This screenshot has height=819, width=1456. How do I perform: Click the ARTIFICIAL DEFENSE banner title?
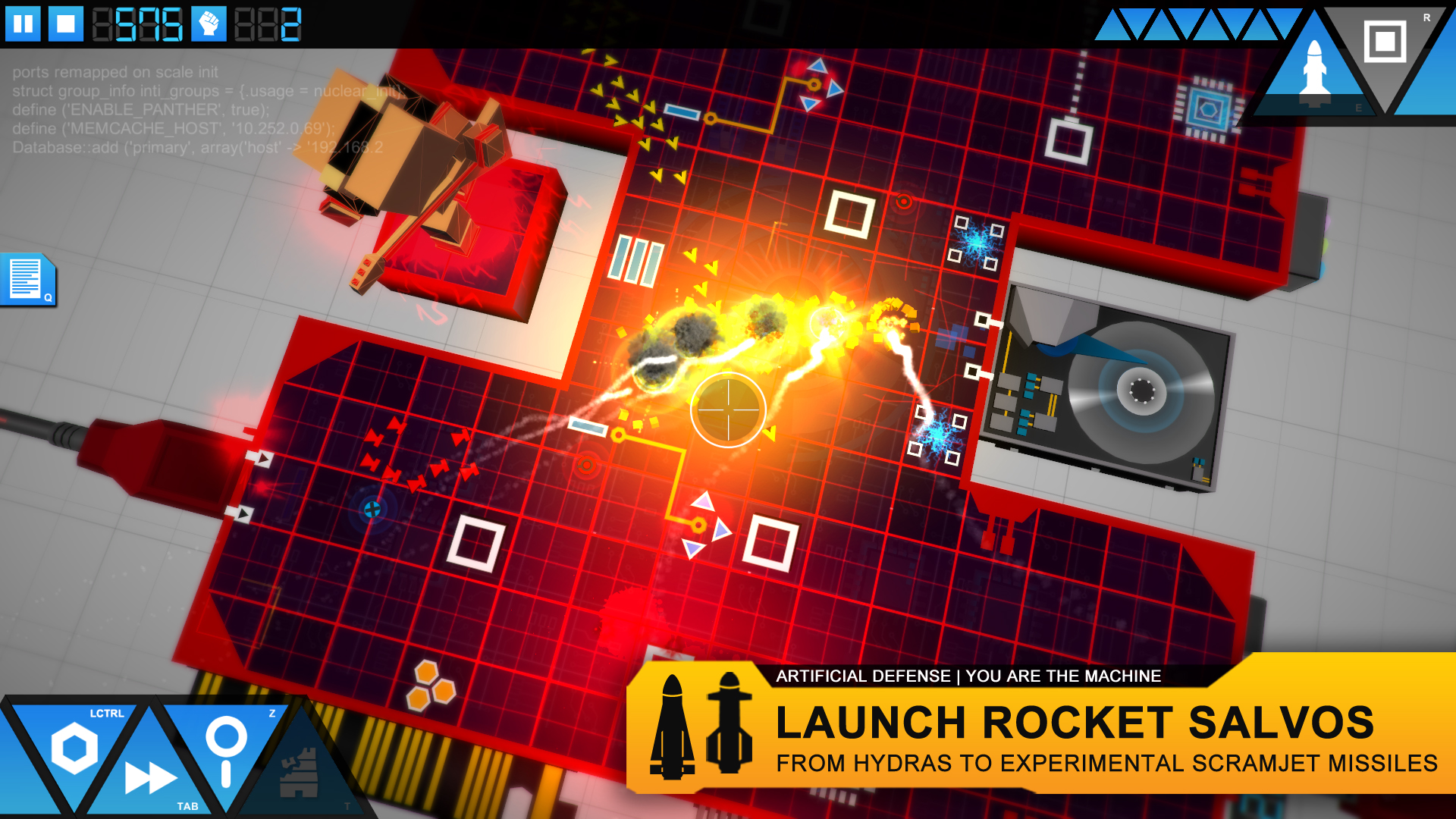tap(865, 676)
